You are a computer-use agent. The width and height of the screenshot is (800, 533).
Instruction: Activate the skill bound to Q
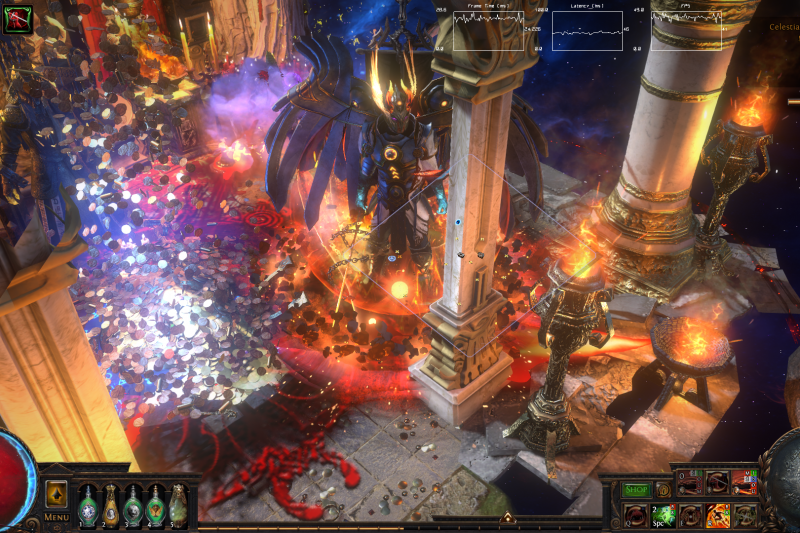tap(635, 515)
